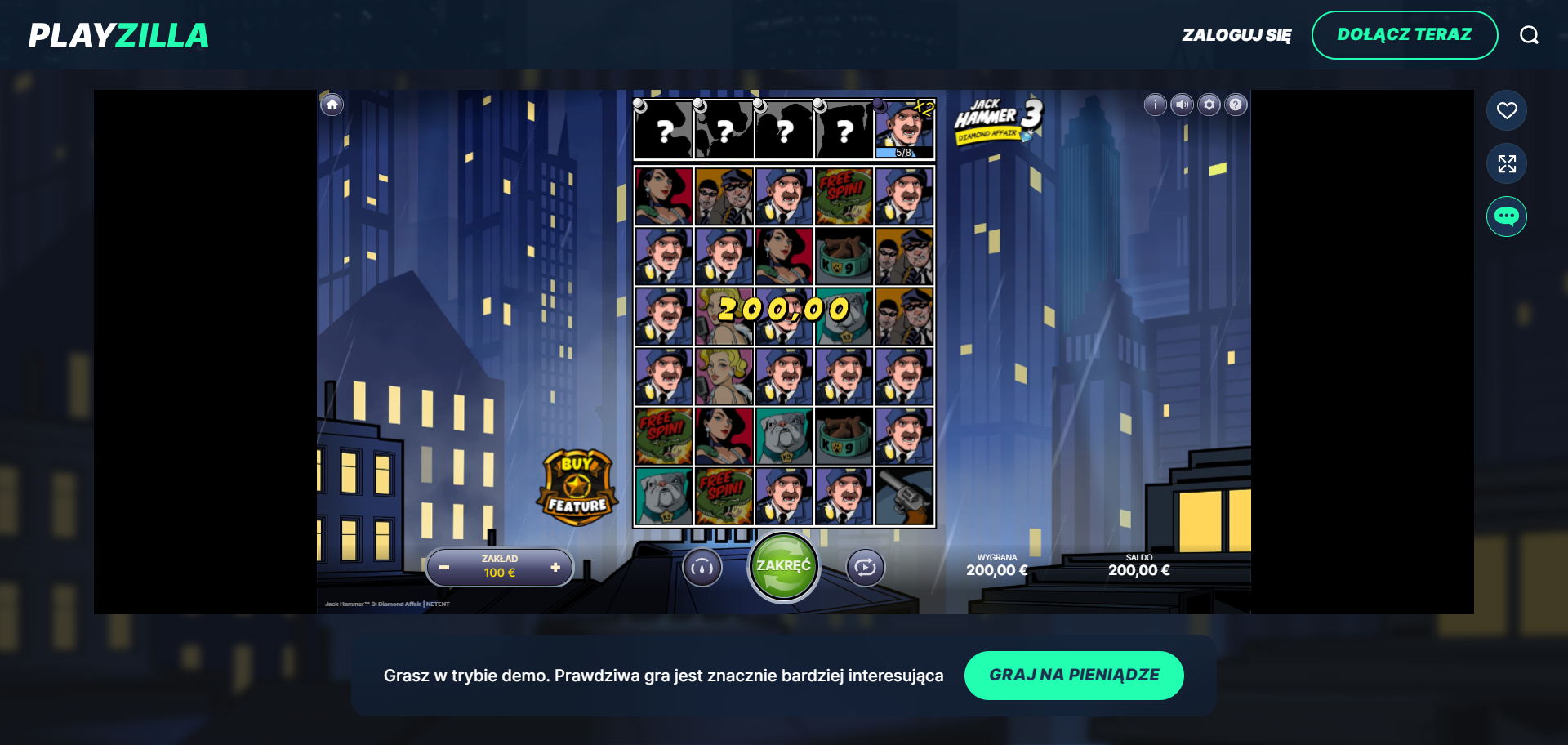Open the game info panel
Image resolution: width=1568 pixels, height=745 pixels.
(1155, 105)
